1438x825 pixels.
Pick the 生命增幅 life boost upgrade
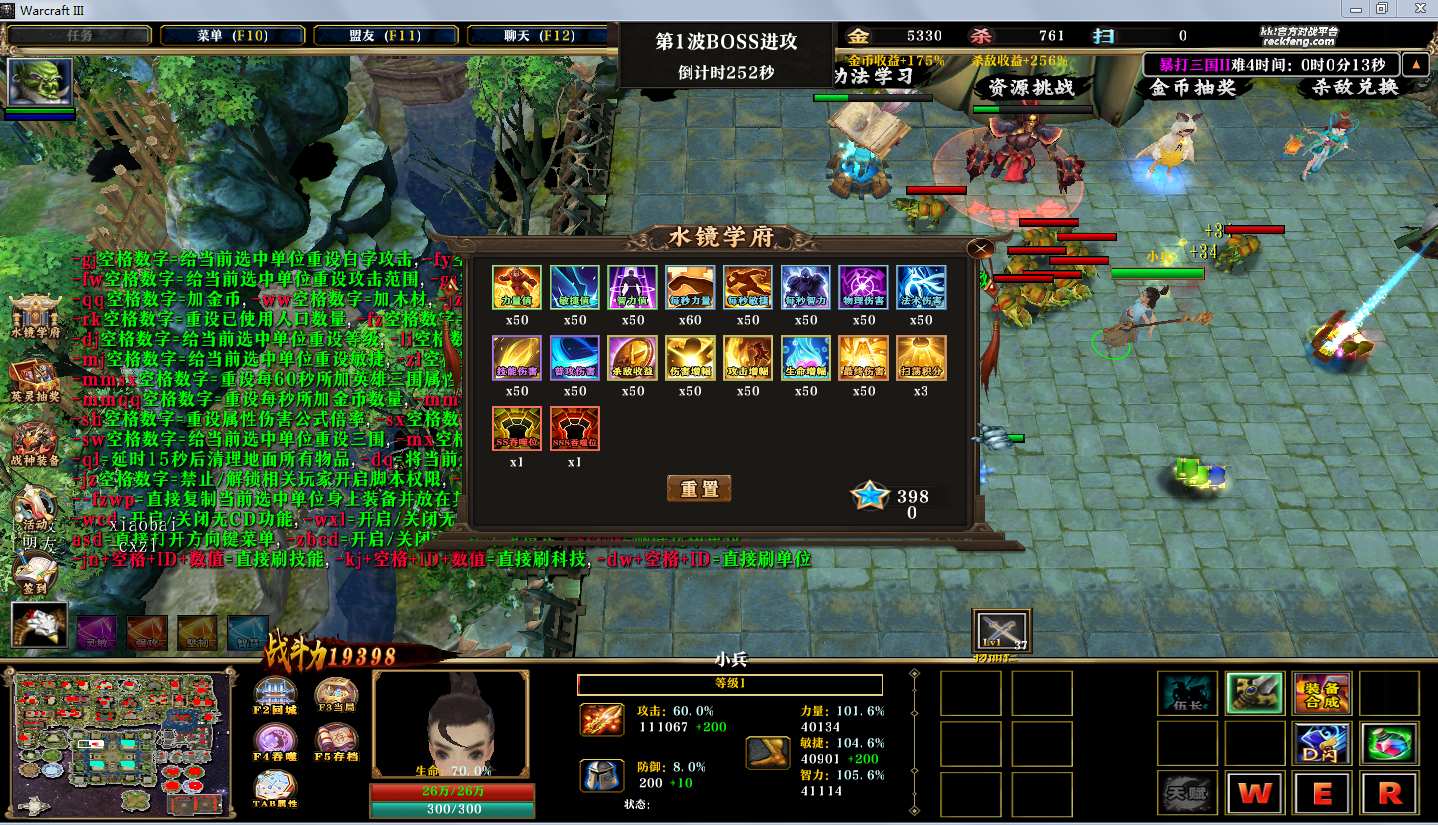(x=805, y=359)
